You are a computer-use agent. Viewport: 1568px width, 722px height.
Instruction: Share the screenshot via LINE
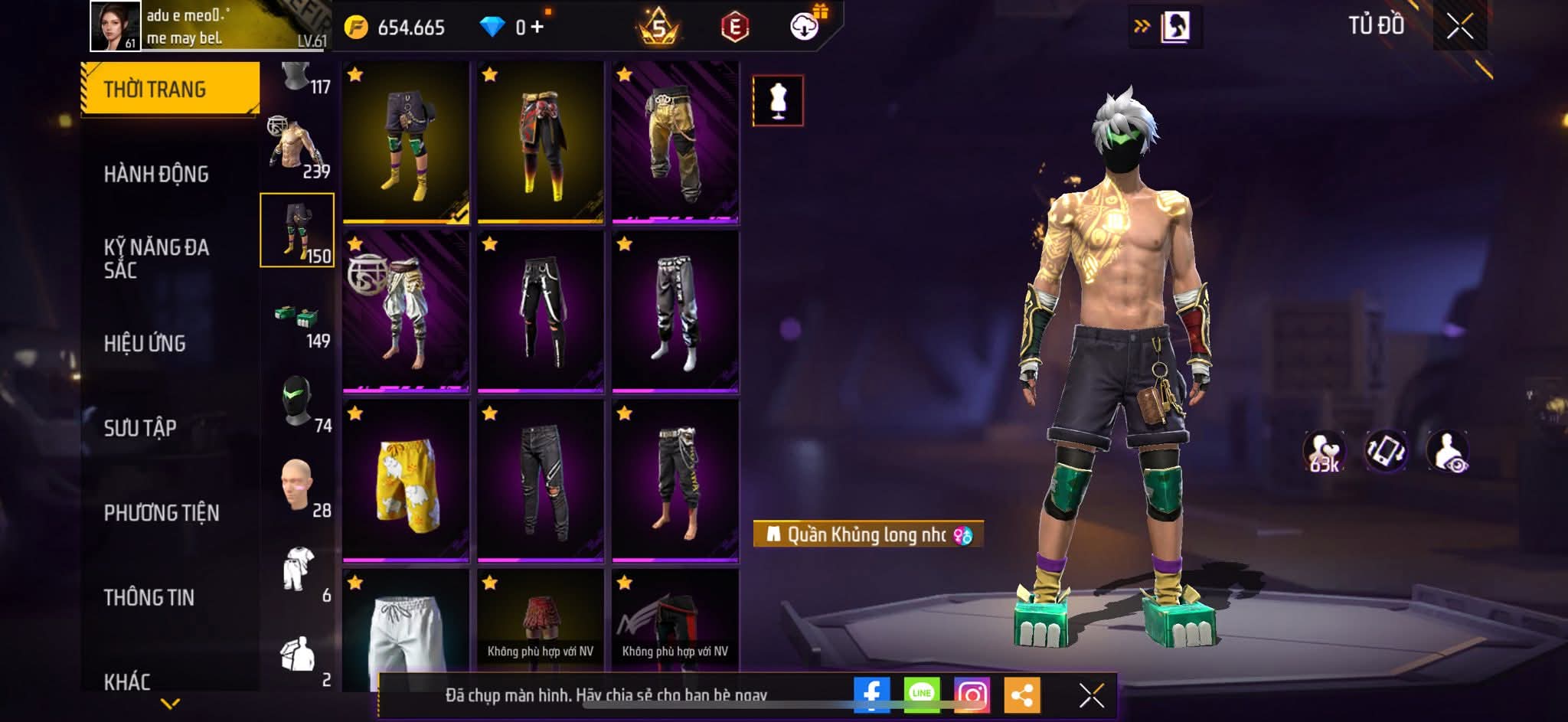pos(922,695)
